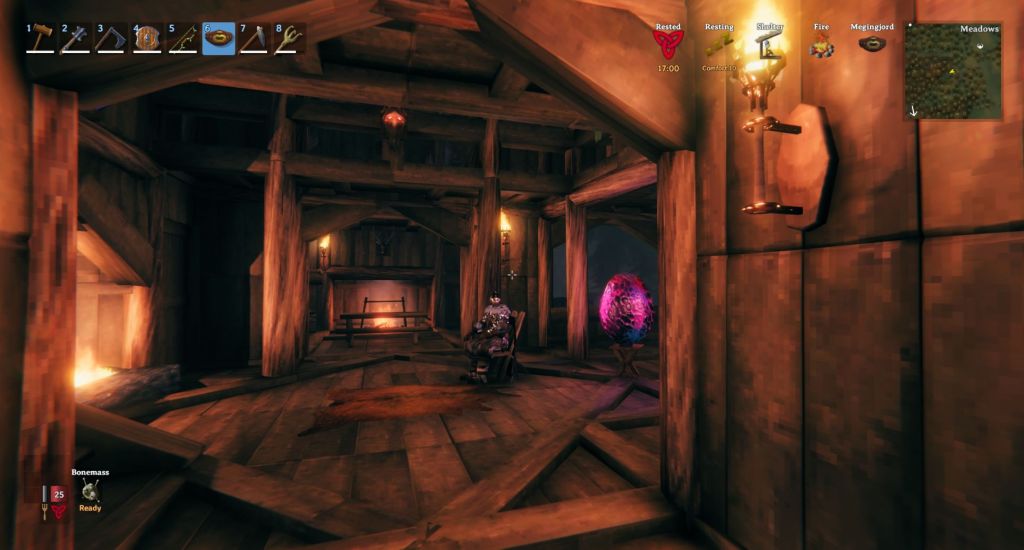Image resolution: width=1024 pixels, height=550 pixels.
Task: Check the Fire status effect icon
Action: pos(821,45)
